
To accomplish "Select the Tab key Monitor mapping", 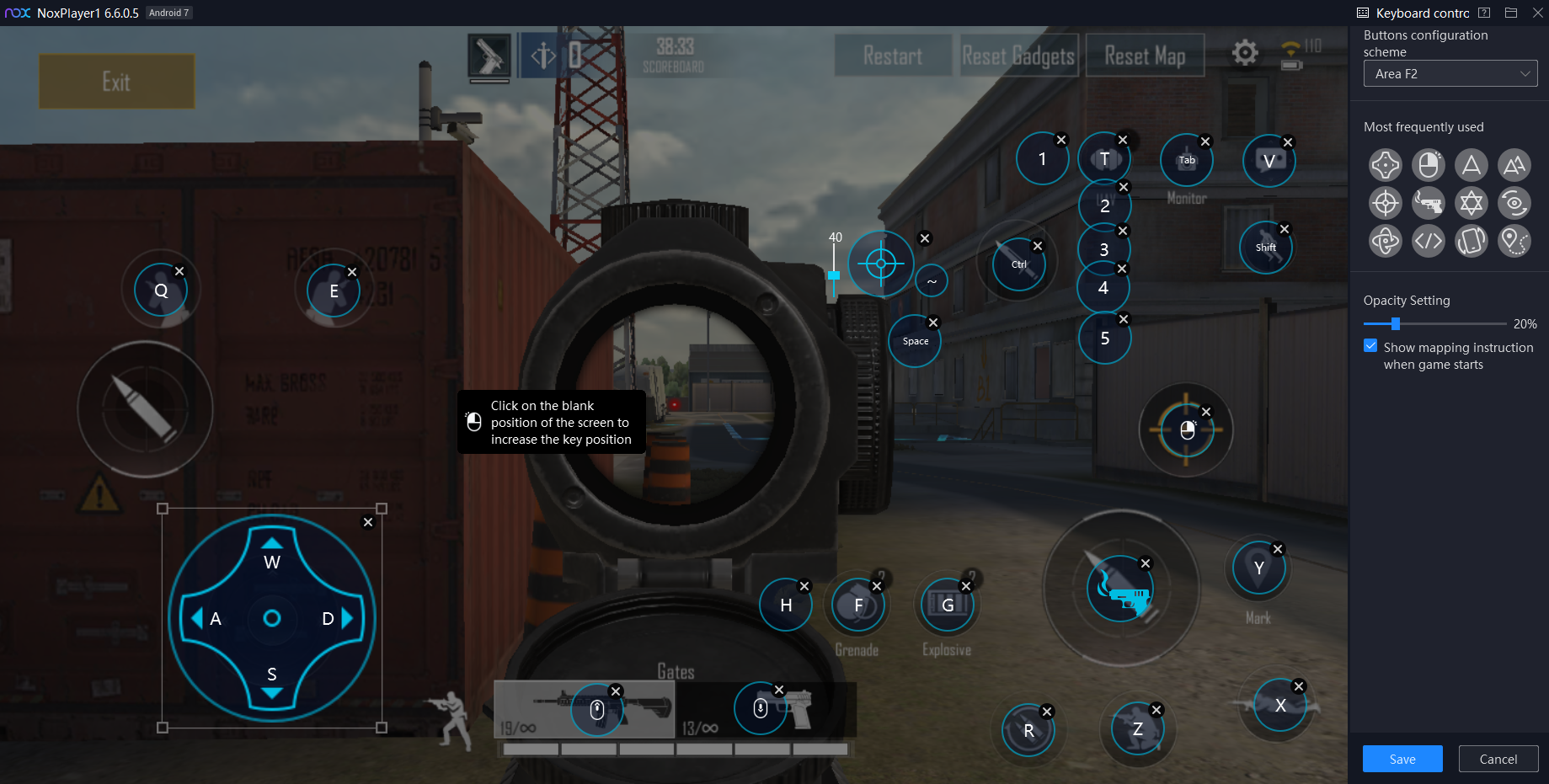I will [1186, 160].
